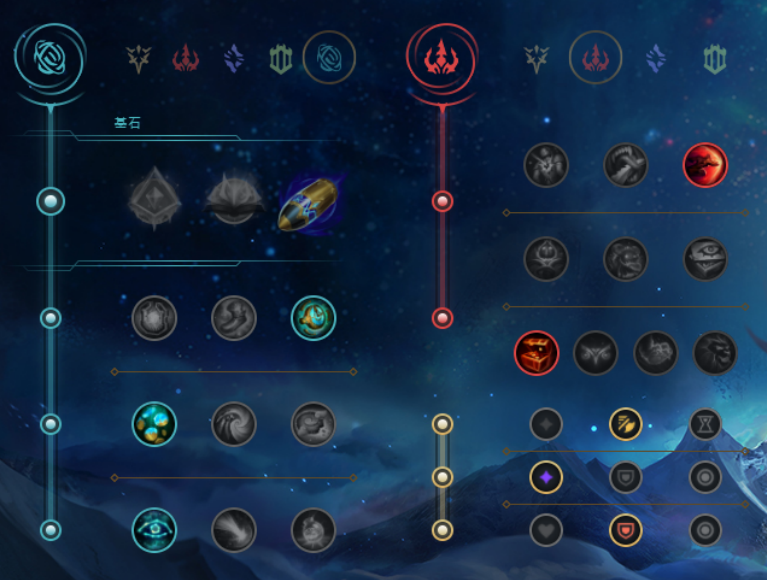Pick the attack speed stat shard
This screenshot has height=580, width=767.
click(626, 425)
